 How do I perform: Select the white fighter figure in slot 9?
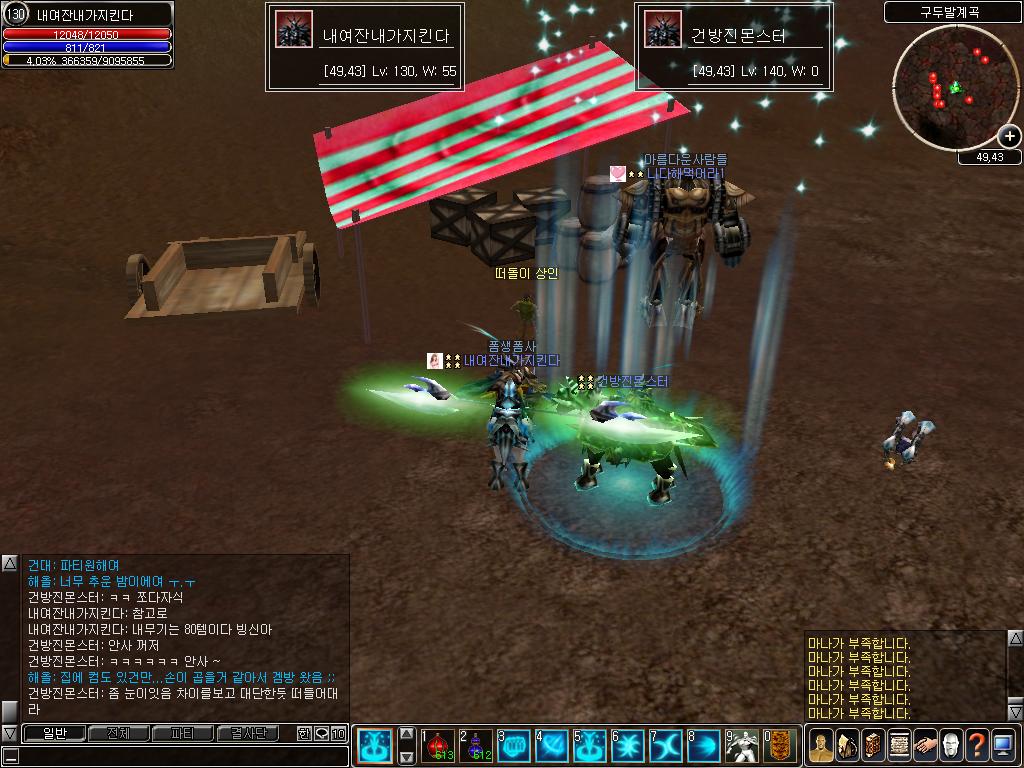[x=743, y=746]
